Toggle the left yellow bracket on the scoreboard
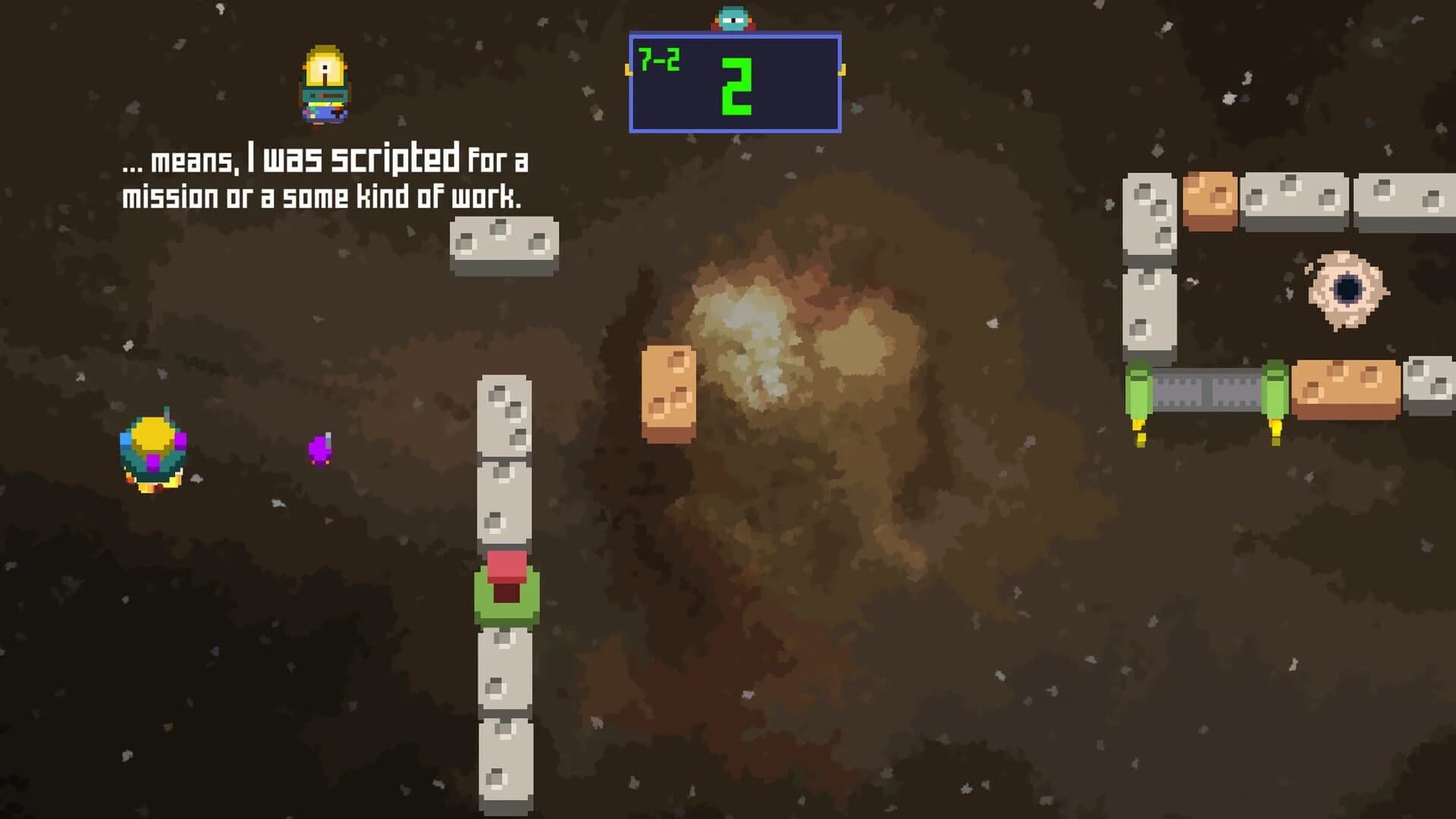The height and width of the screenshot is (819, 1456). 627,71
